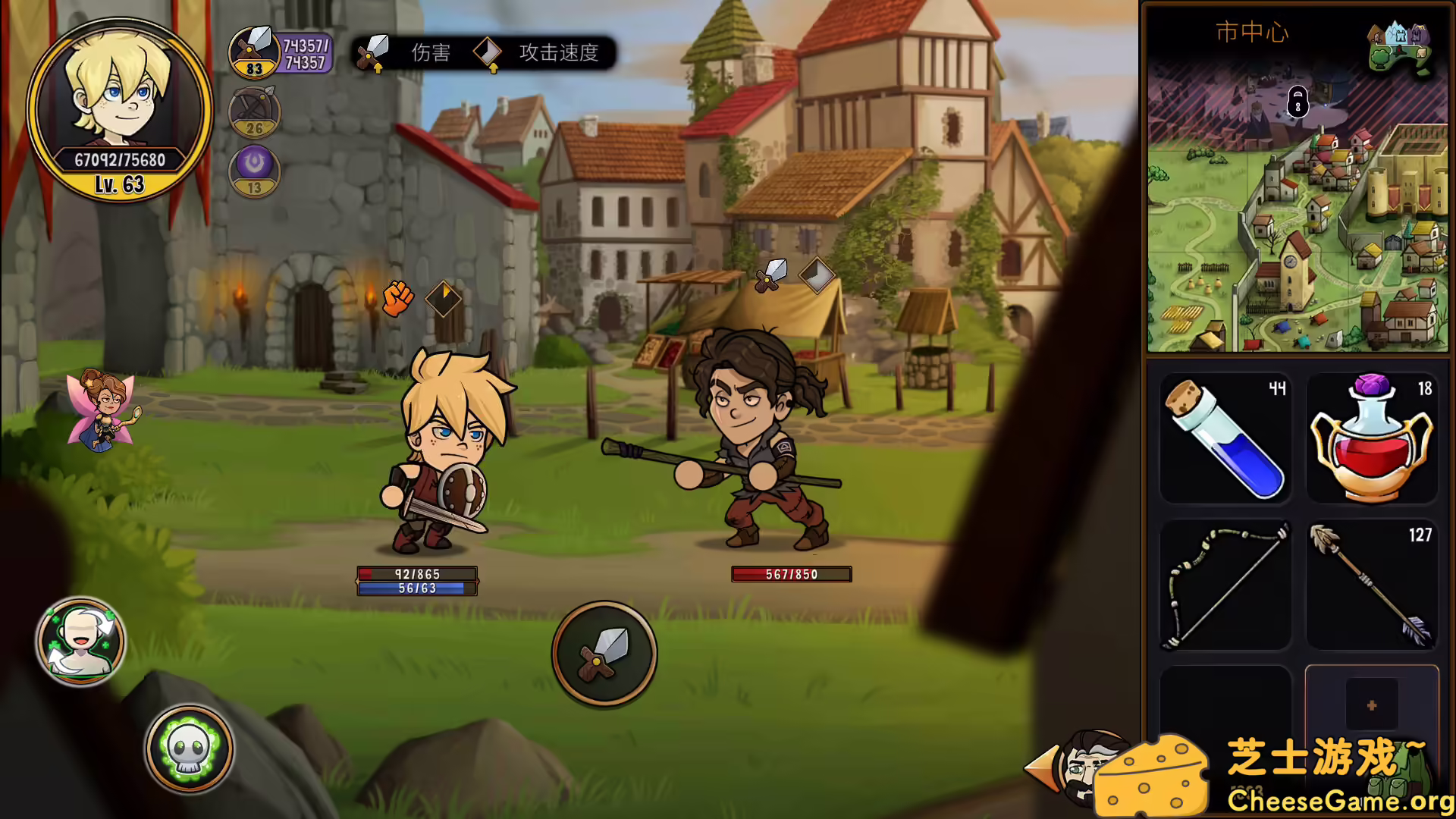Enable the attack speed marker over the enemy
1456x819 pixels.
[817, 274]
